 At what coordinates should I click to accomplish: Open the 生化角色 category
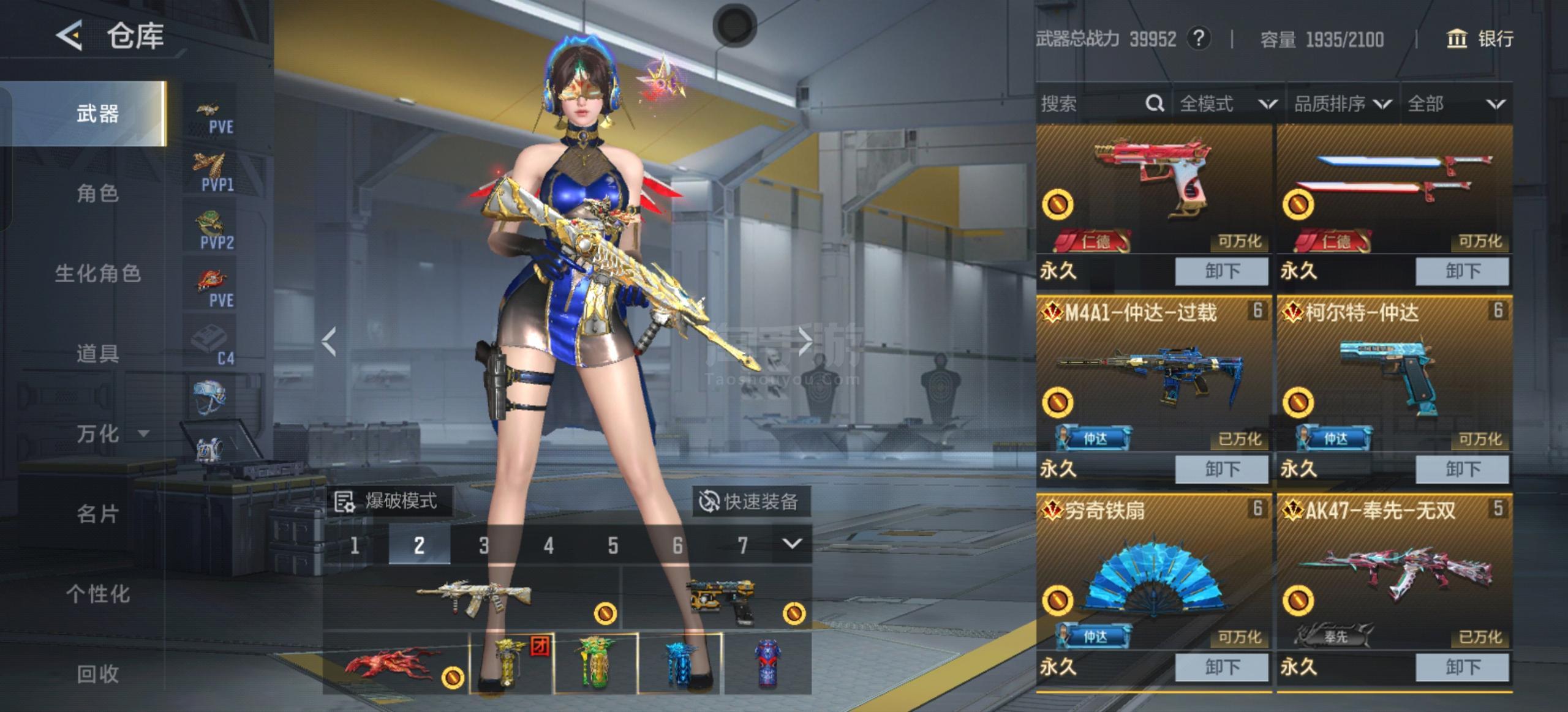click(x=97, y=274)
